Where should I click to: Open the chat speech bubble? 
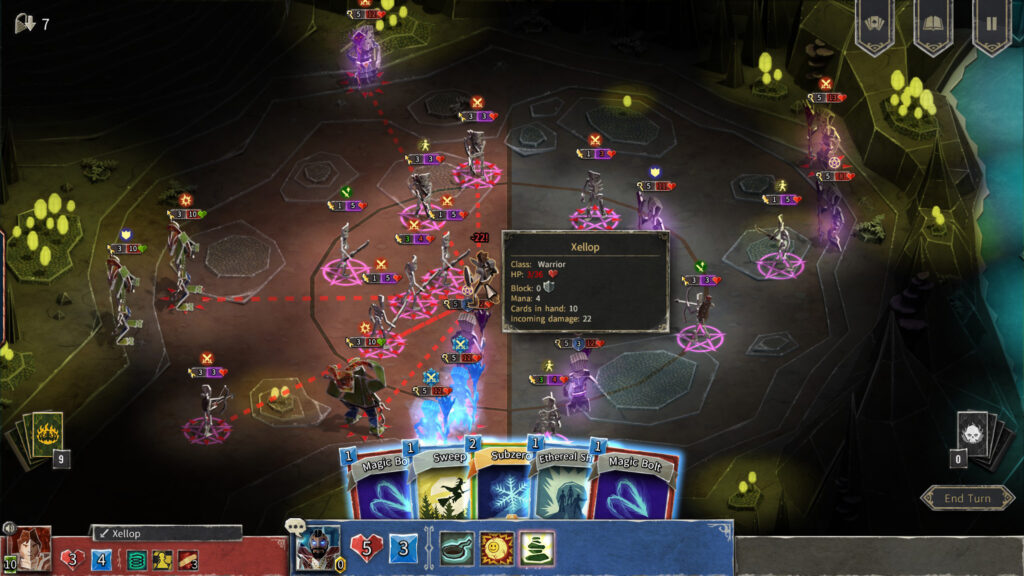tap(296, 526)
